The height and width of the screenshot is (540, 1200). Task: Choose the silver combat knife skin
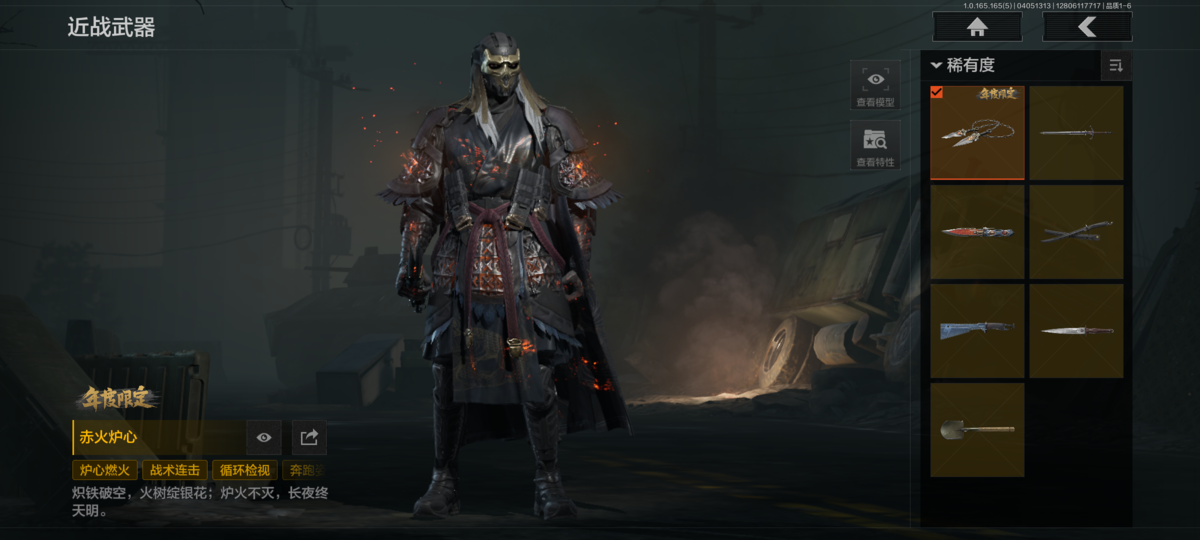pos(1076,330)
